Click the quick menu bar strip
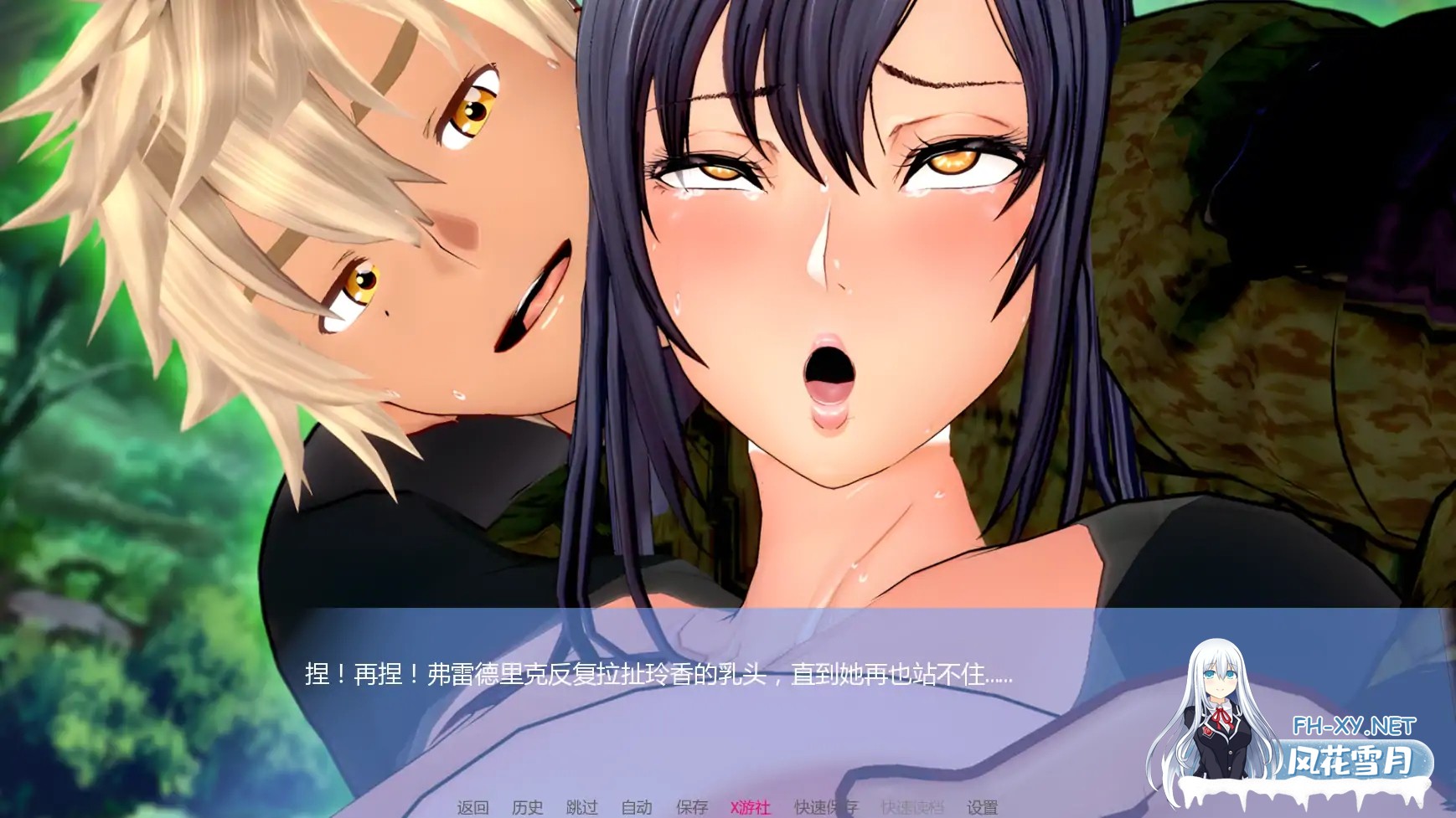This screenshot has height=818, width=1456. coord(729,804)
